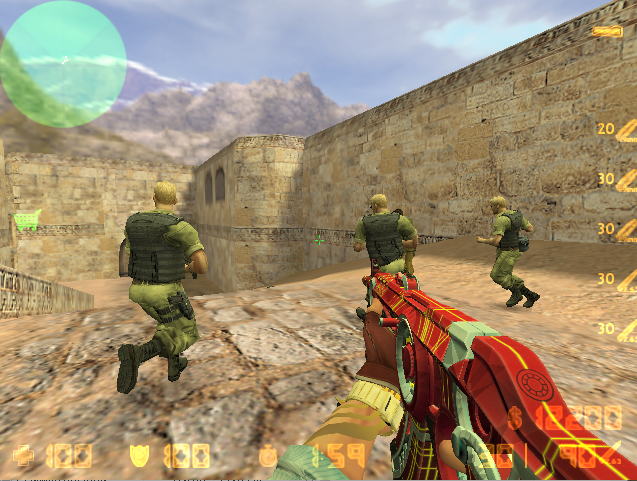Select the green buy zone cart icon
Image resolution: width=637 pixels, height=481 pixels.
coord(26,220)
